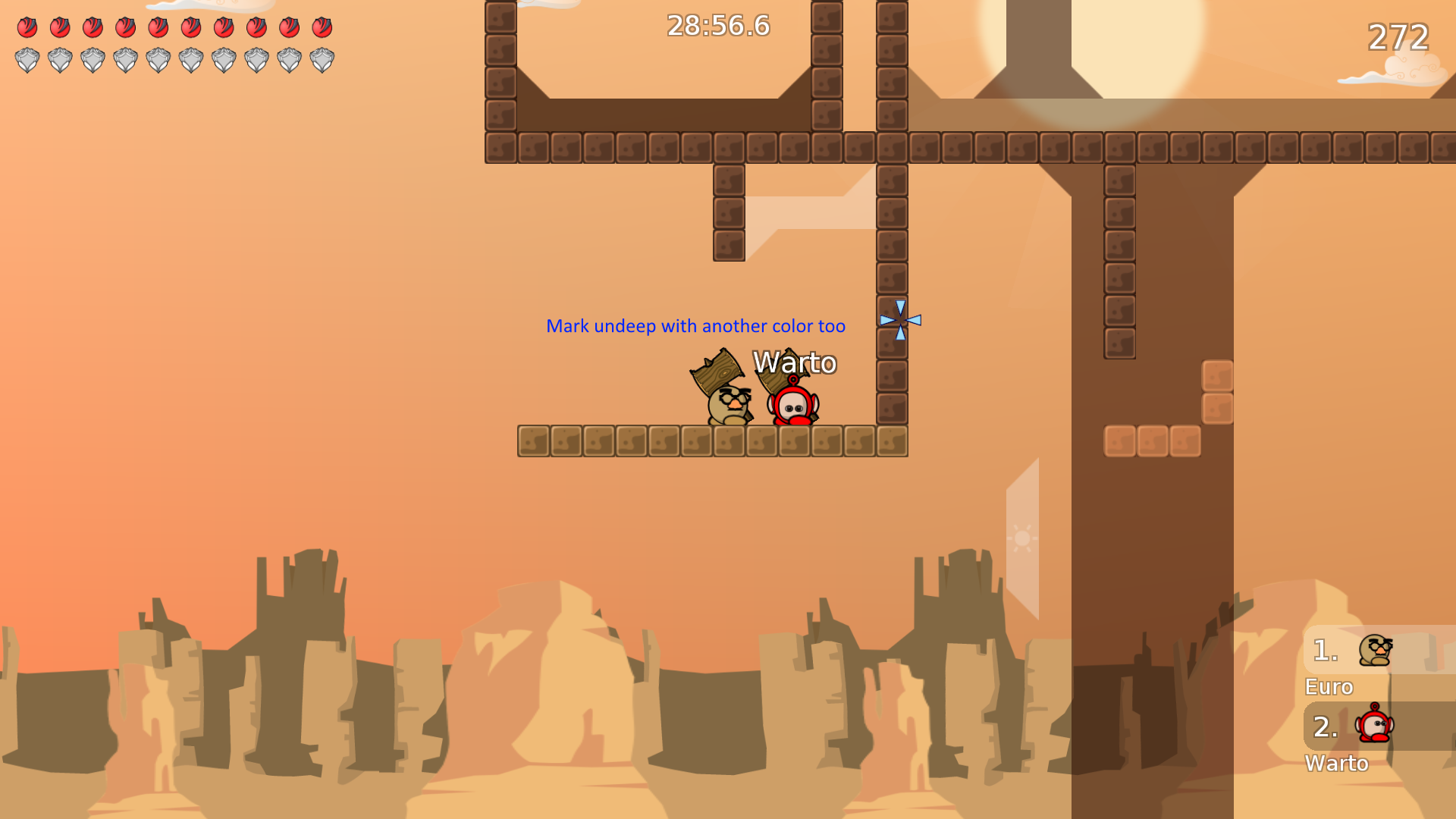Select the Warto name in the scoreboard

pos(1337,764)
